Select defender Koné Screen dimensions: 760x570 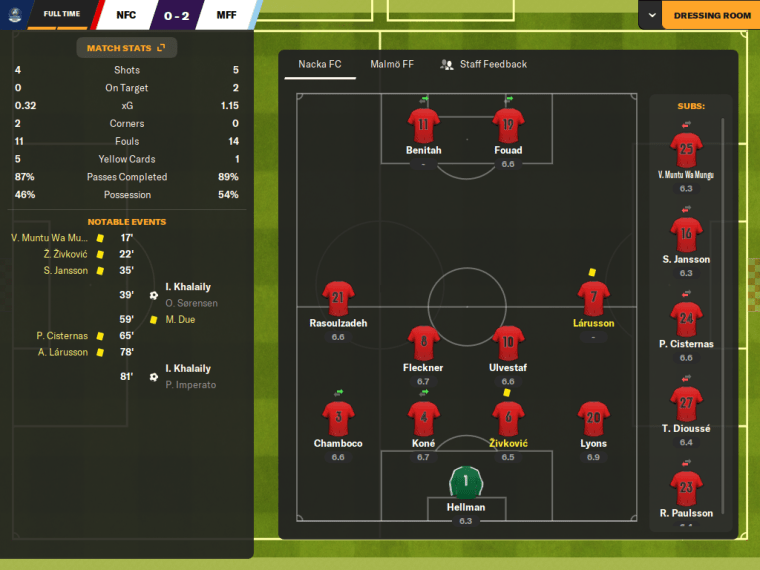coord(423,419)
